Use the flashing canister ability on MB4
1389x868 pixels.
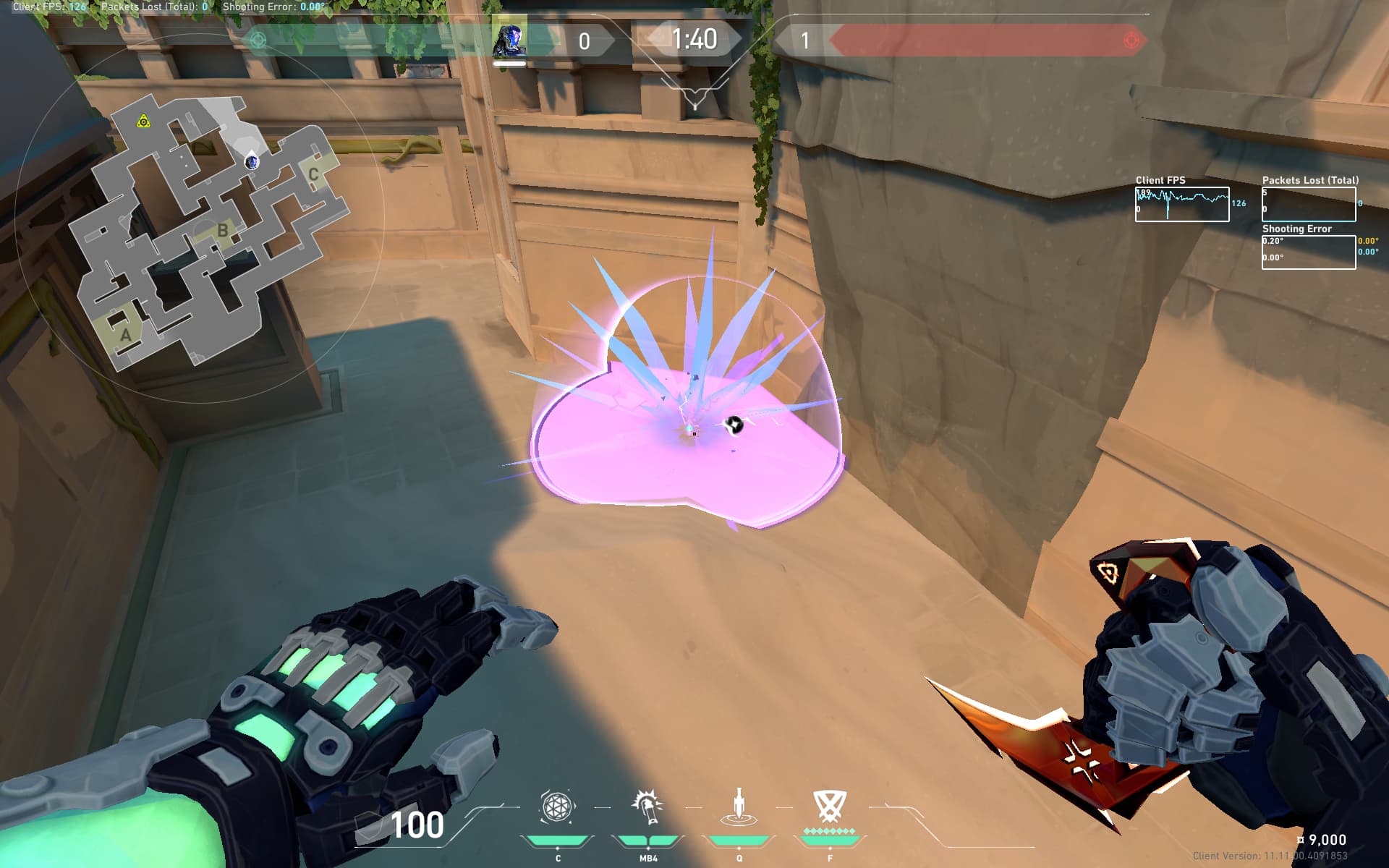coord(647,807)
